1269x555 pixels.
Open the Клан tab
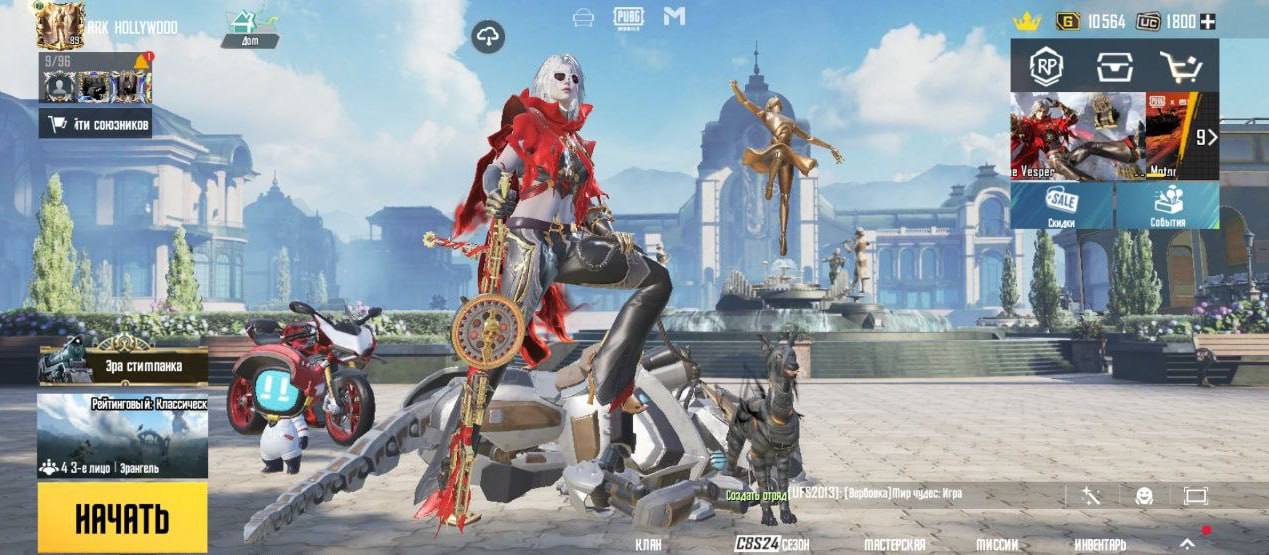tap(649, 544)
